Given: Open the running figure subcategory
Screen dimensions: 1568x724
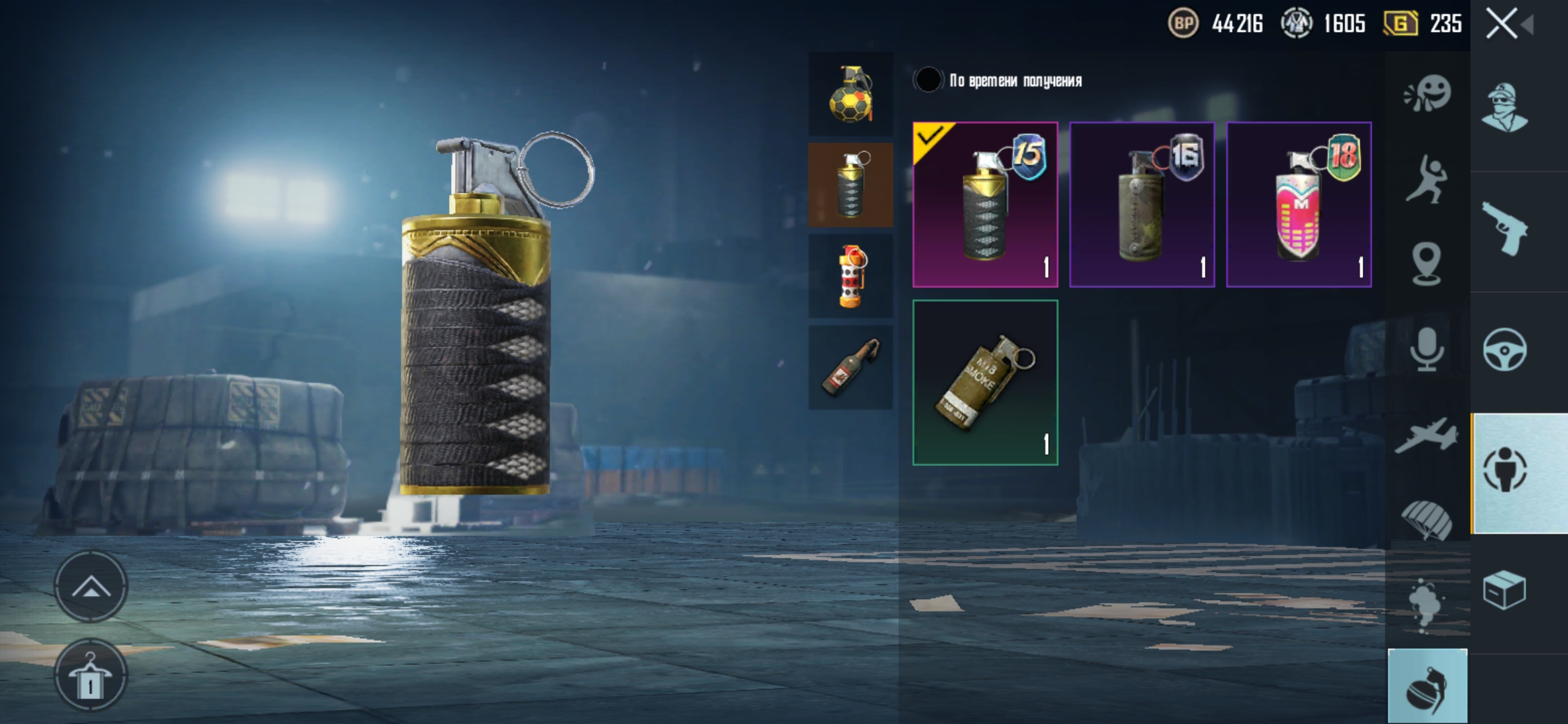Looking at the screenshot, I should point(1427,179).
